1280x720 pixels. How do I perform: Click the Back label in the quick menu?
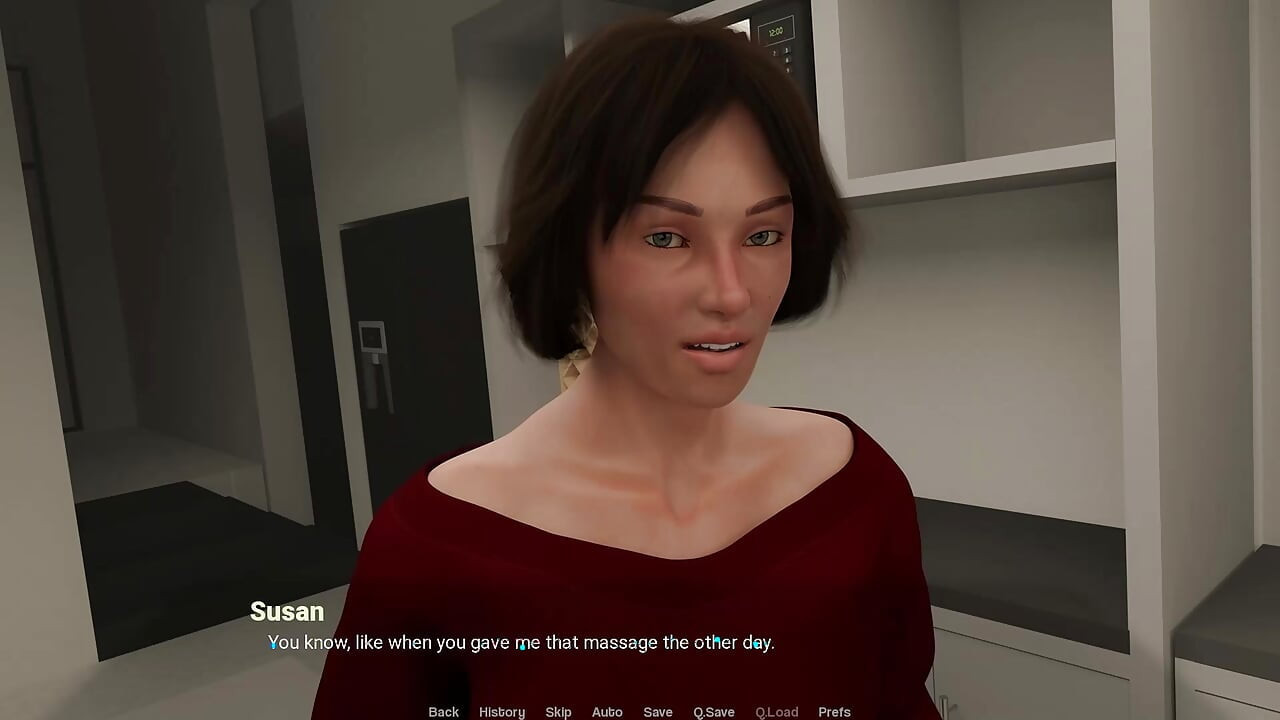pos(443,711)
